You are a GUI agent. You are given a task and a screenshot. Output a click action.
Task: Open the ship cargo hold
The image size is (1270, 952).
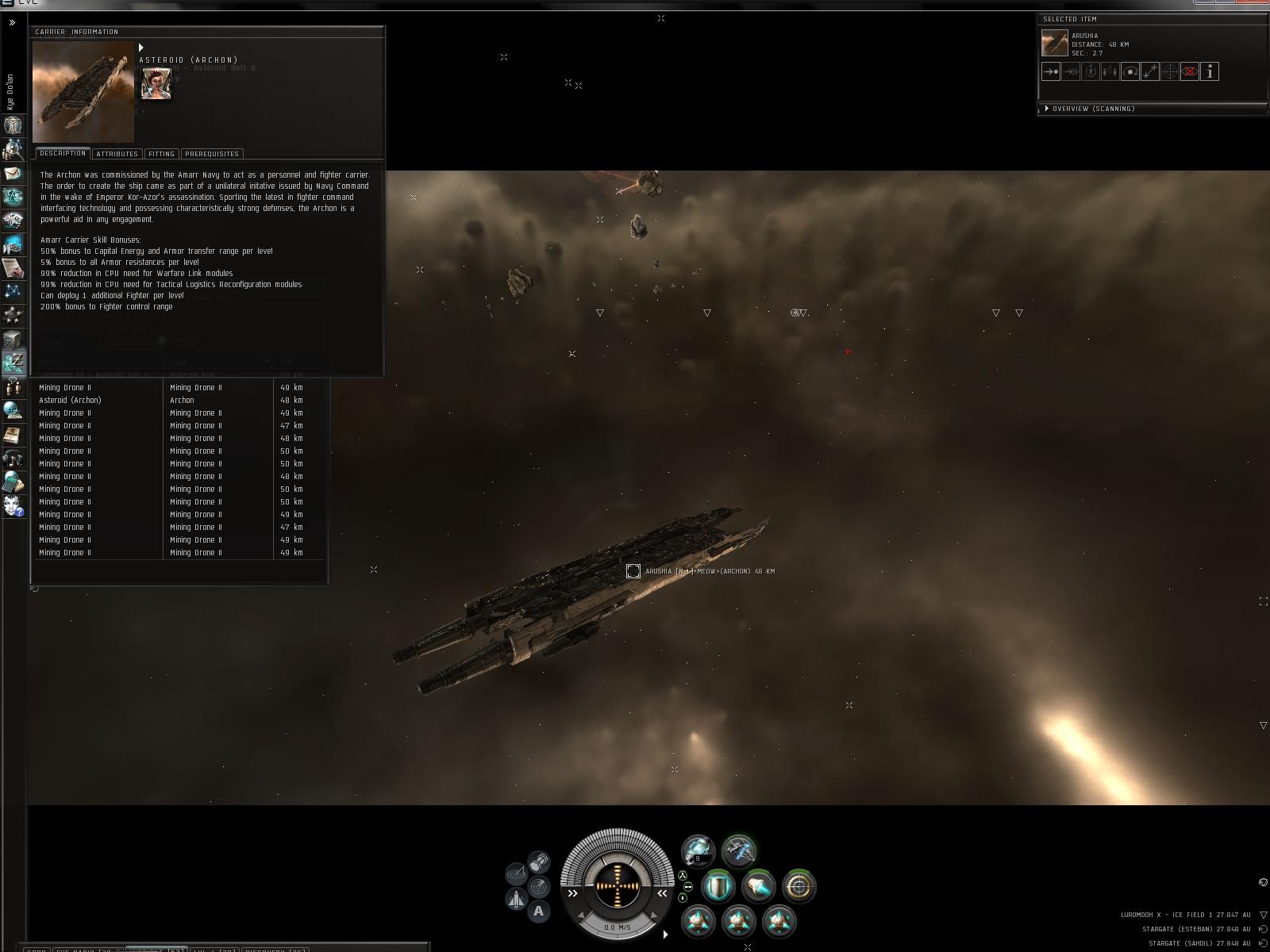tap(539, 860)
